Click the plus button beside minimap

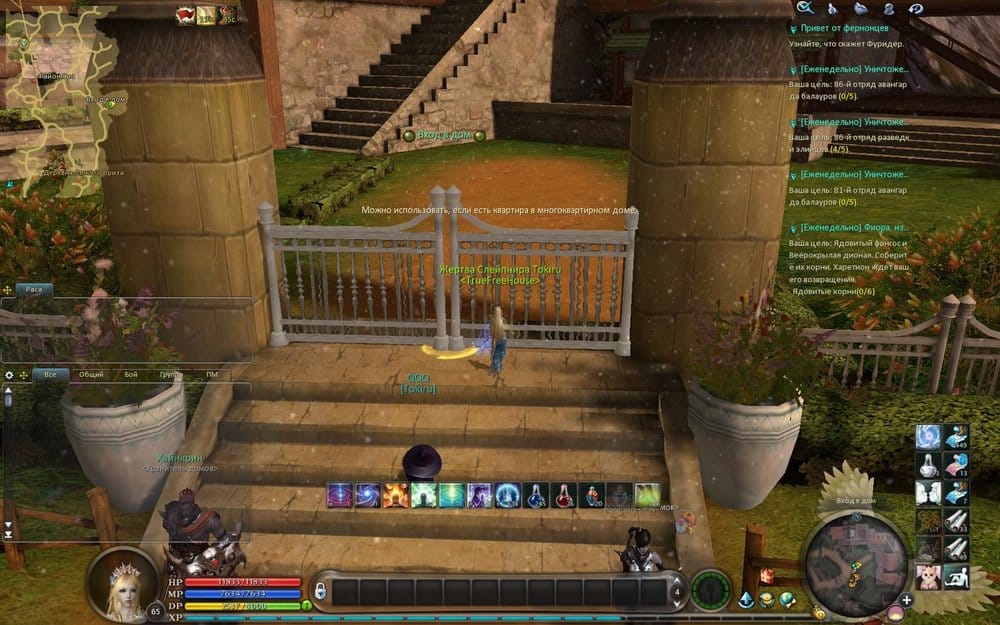pos(907,600)
